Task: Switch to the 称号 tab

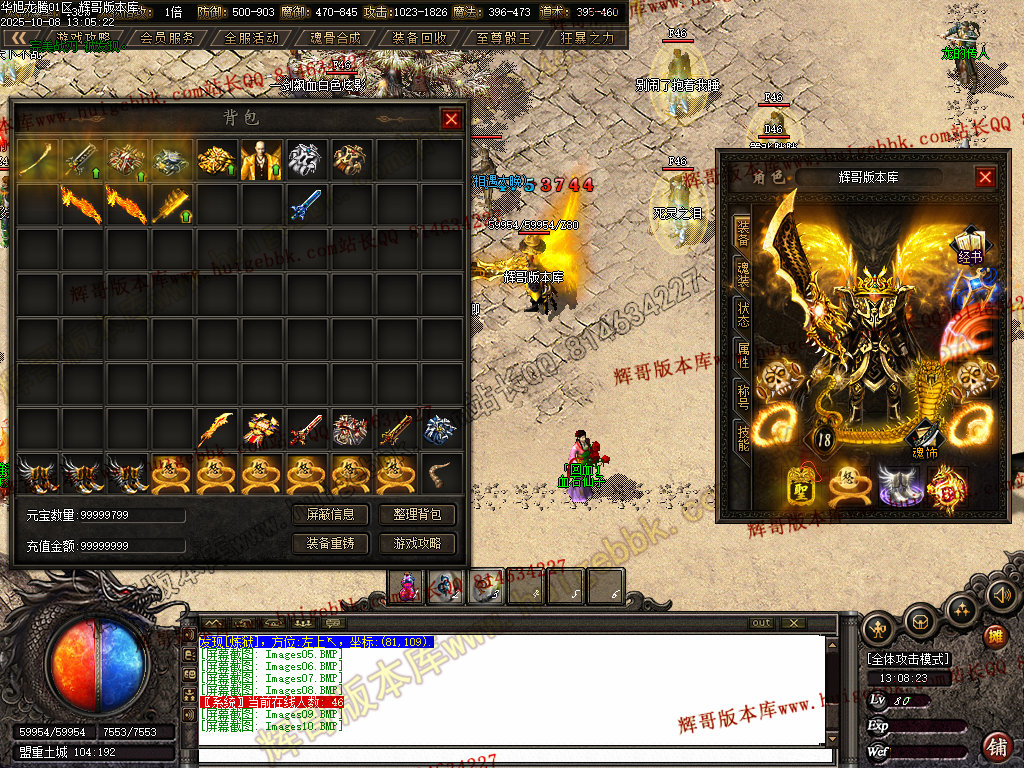Action: coord(742,396)
